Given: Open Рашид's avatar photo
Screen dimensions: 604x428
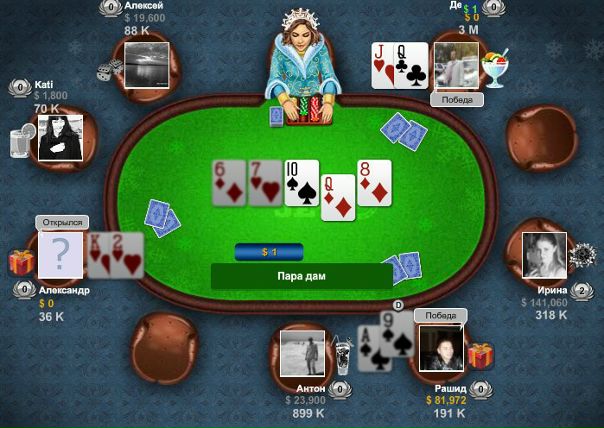Looking at the screenshot, I should [441, 349].
